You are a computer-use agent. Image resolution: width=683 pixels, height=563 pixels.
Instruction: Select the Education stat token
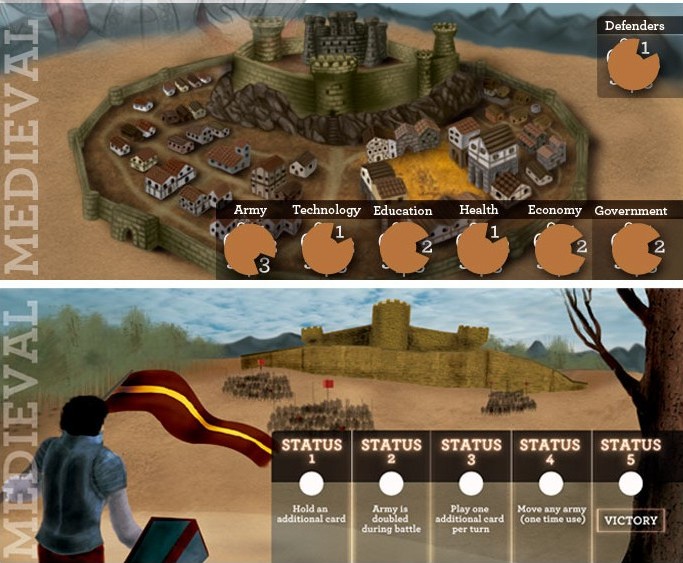(405, 249)
